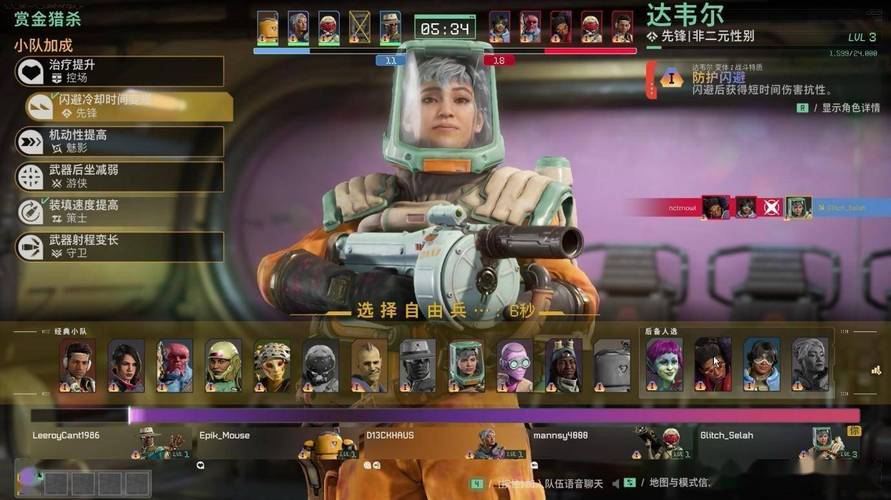Pick the green-skinned purple-haired reserve character

pyautogui.click(x=663, y=365)
